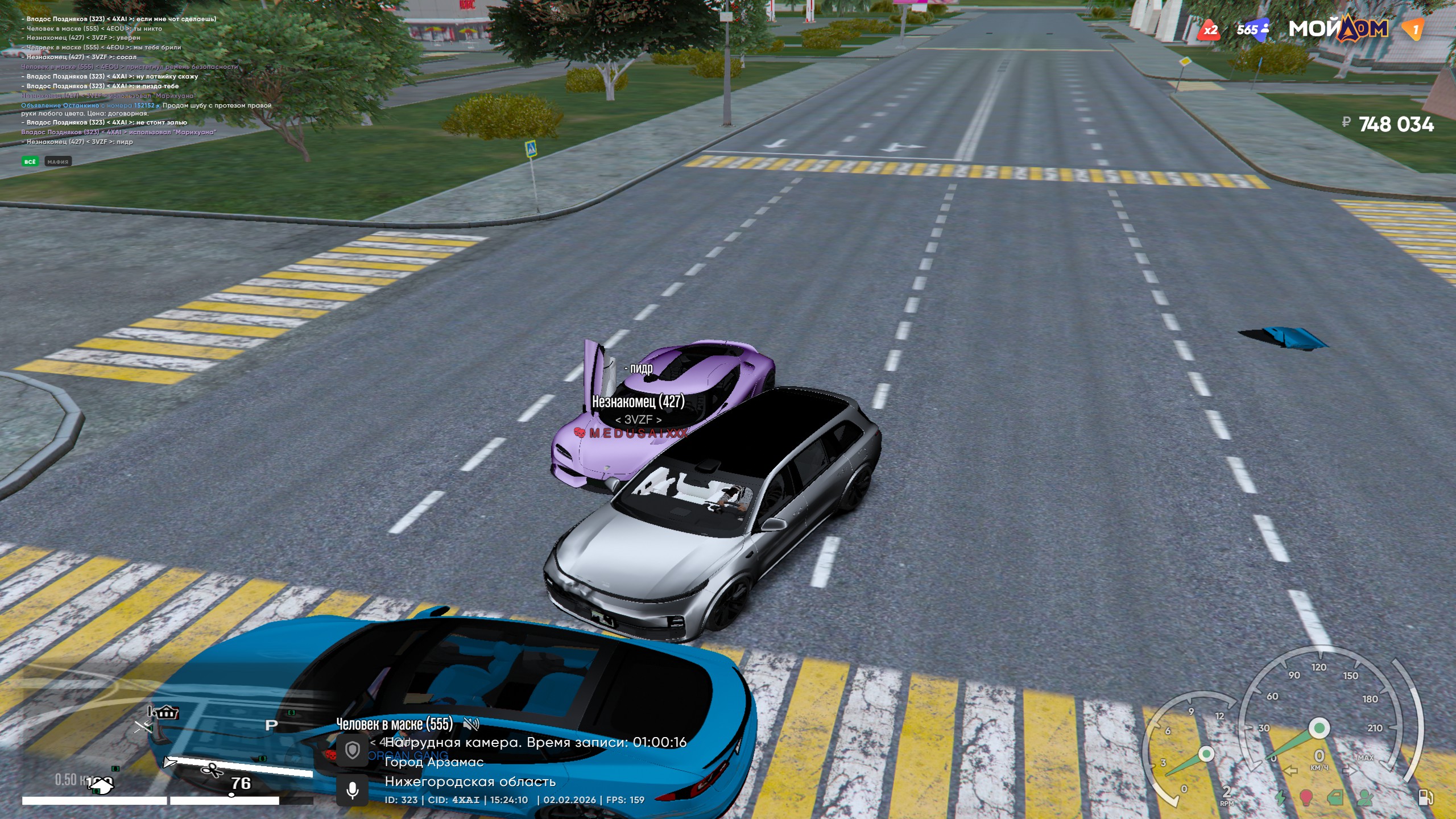The image size is (1456, 819).
Task: Open the 565 online players badge
Action: [1252, 30]
